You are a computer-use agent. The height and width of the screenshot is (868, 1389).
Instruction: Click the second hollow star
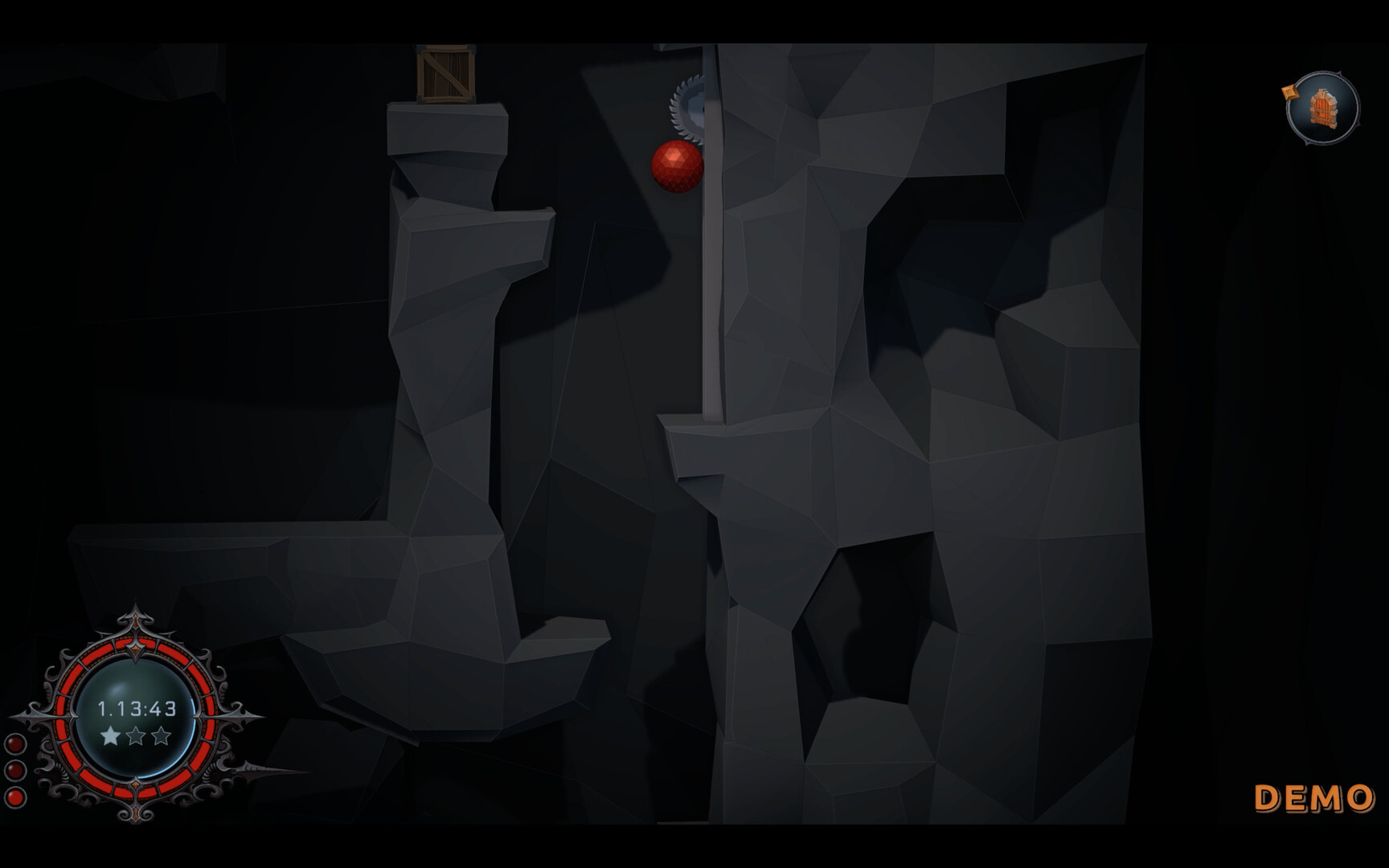click(x=137, y=737)
